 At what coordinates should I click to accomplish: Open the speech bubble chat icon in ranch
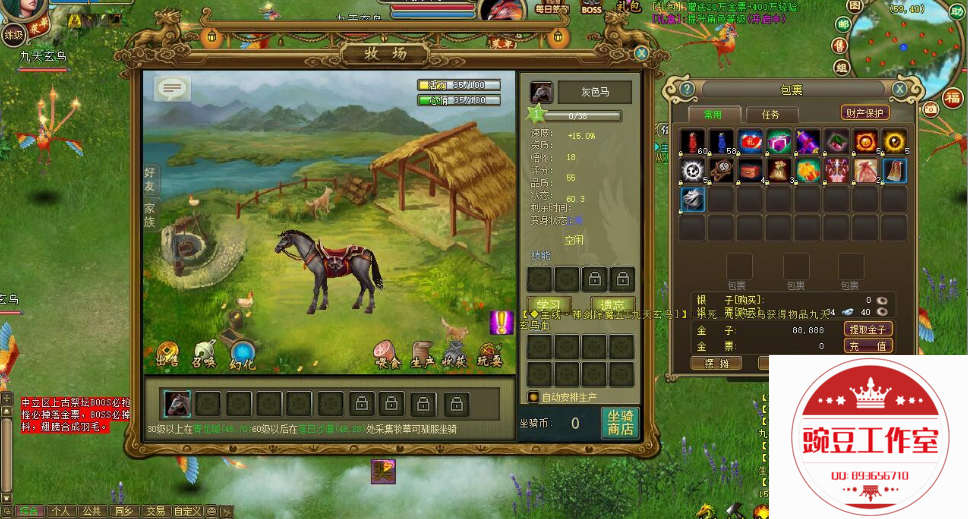[172, 89]
